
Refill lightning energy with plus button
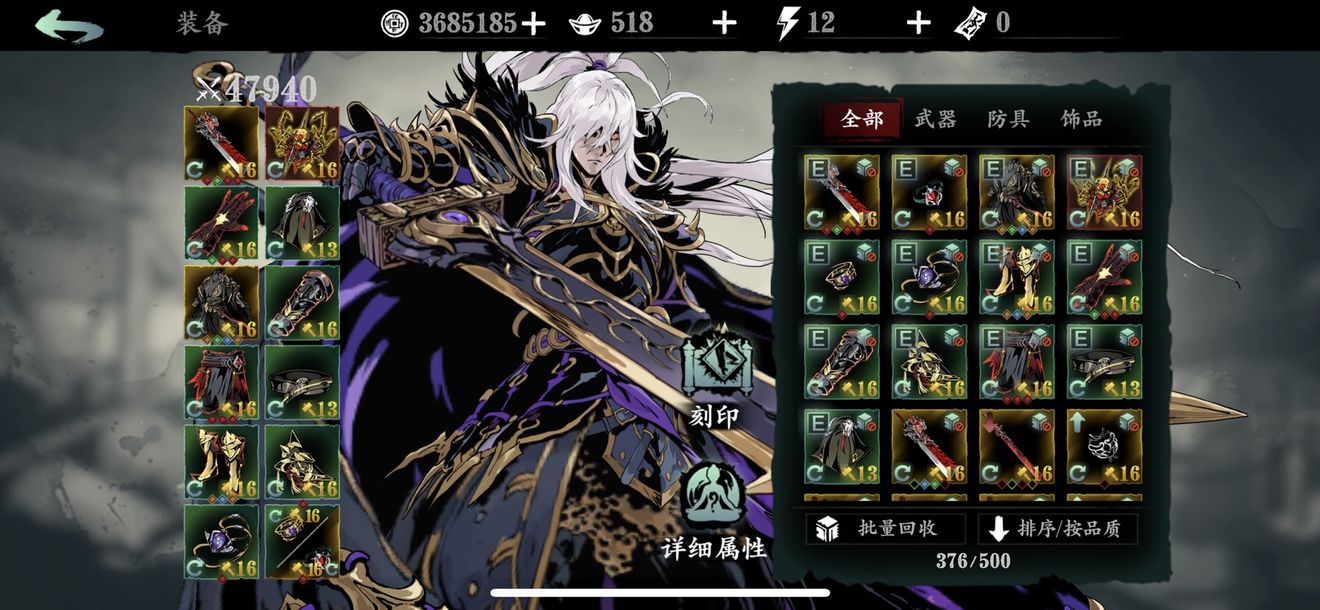pyautogui.click(x=918, y=24)
